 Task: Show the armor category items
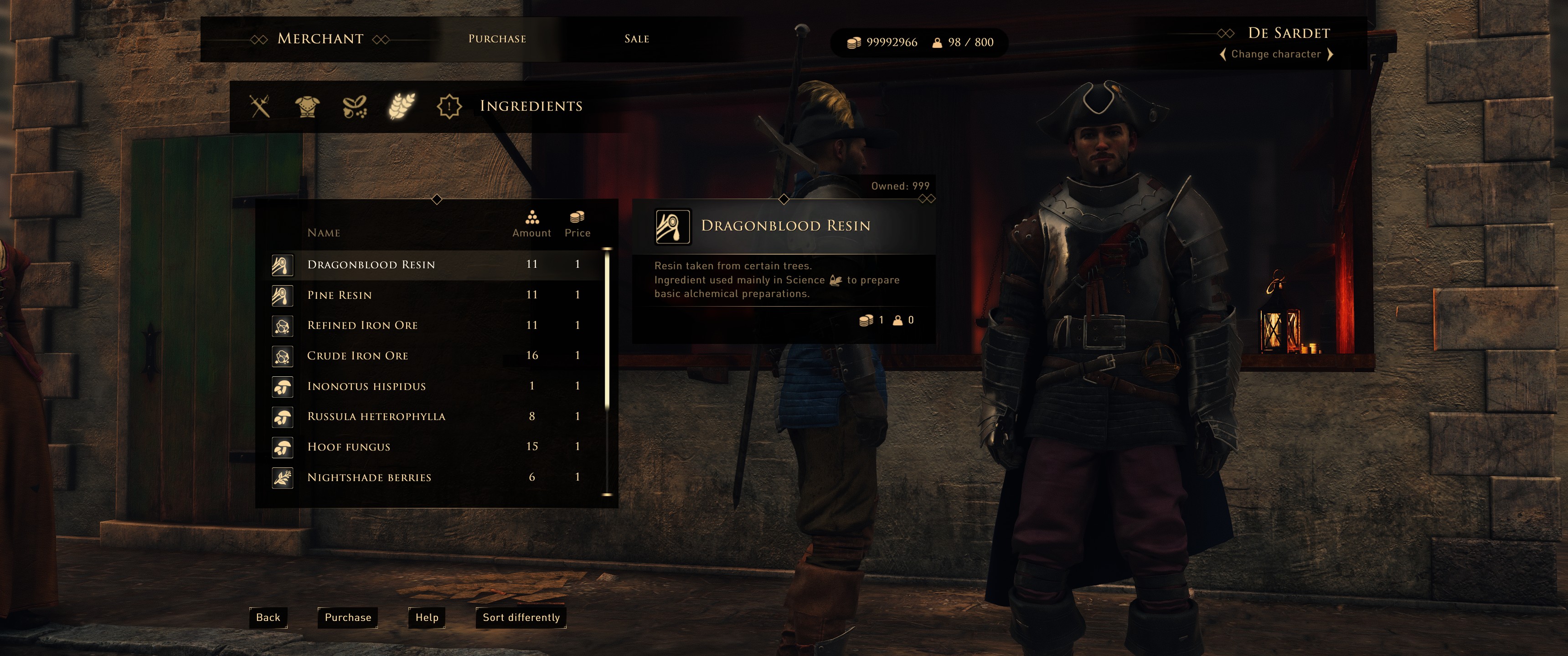307,107
